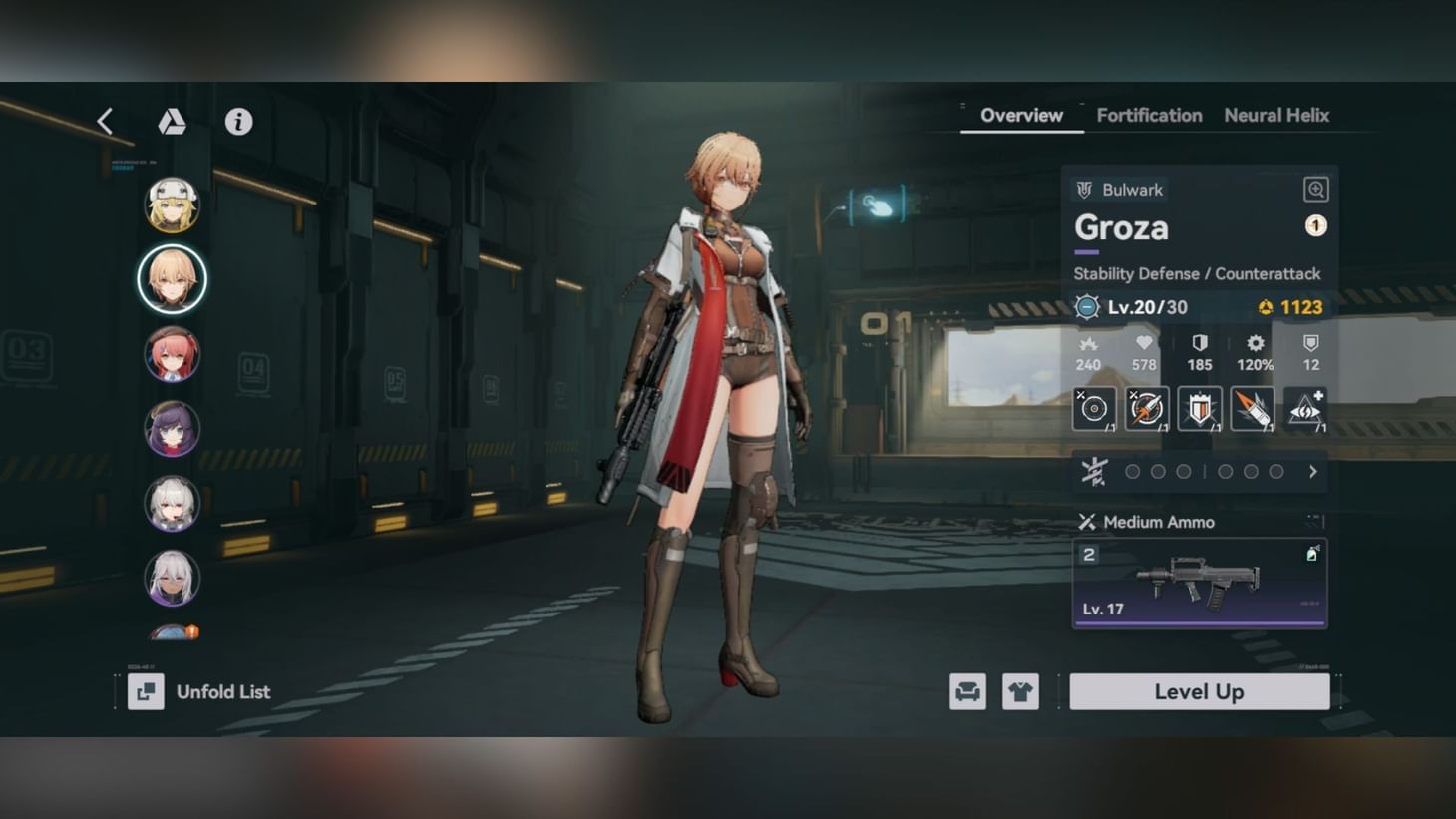Select the diamond emblem icon beside the back arrow
This screenshot has width=1456, height=819.
tap(173, 121)
